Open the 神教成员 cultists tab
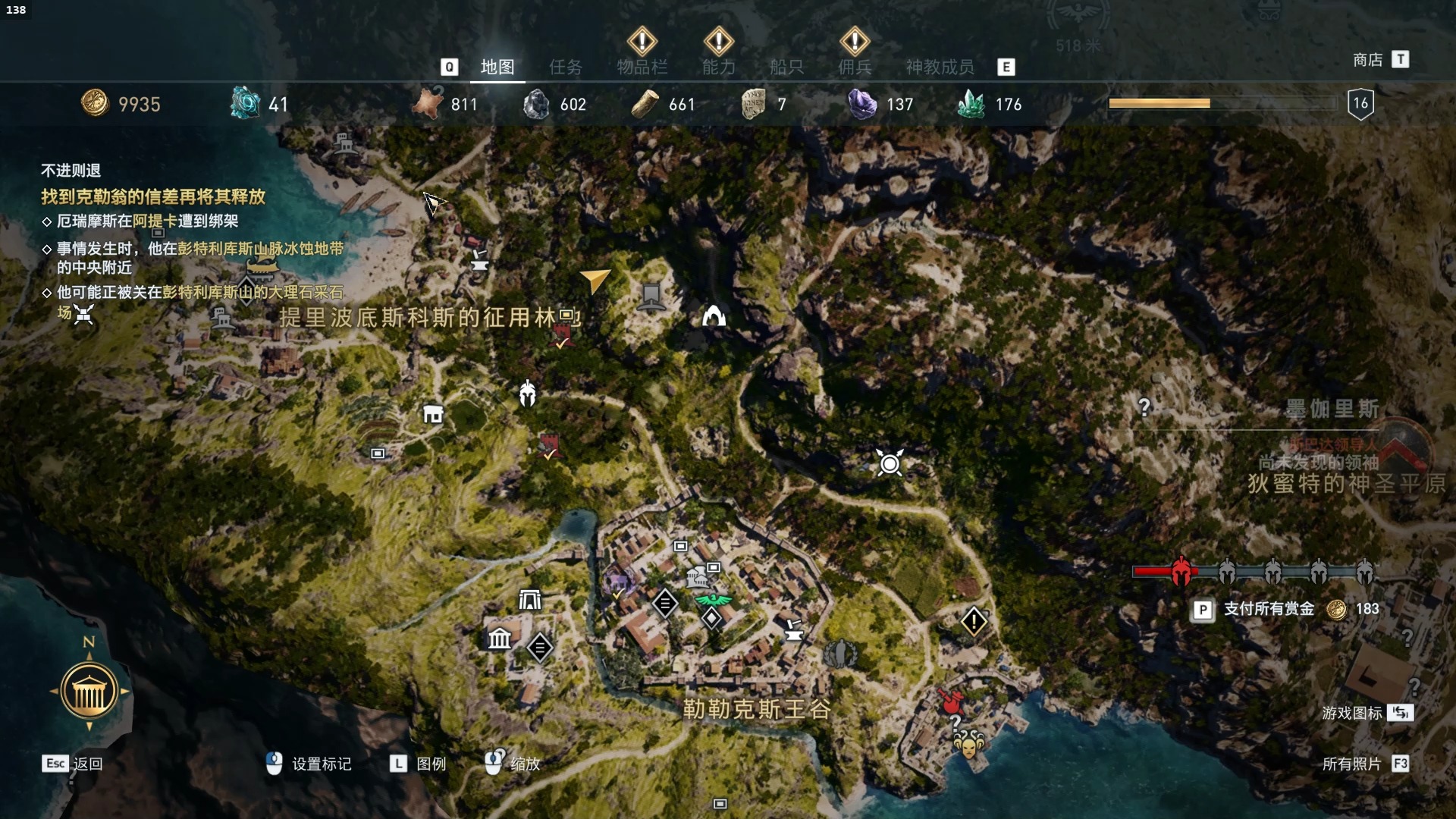This screenshot has height=819, width=1456. [x=940, y=67]
